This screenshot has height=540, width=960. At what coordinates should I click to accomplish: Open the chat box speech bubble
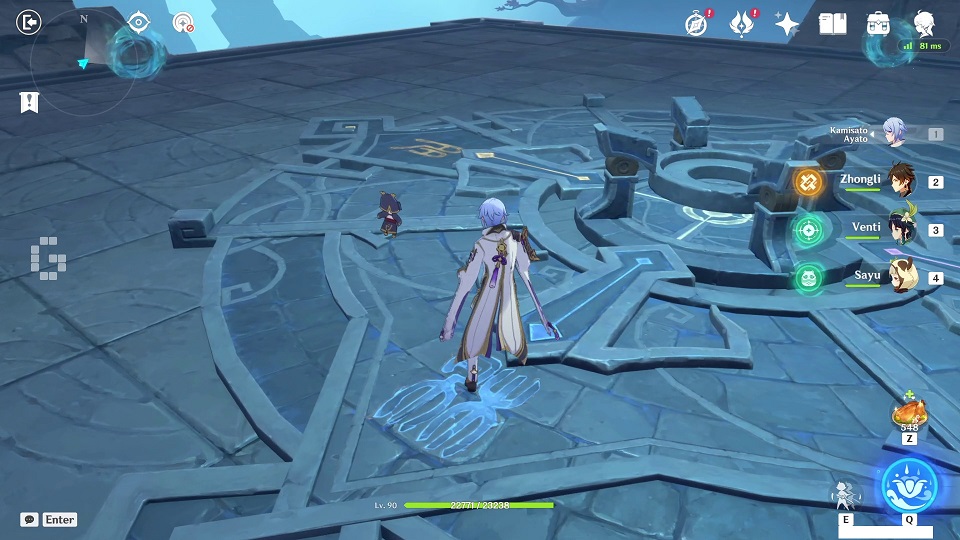(30, 520)
